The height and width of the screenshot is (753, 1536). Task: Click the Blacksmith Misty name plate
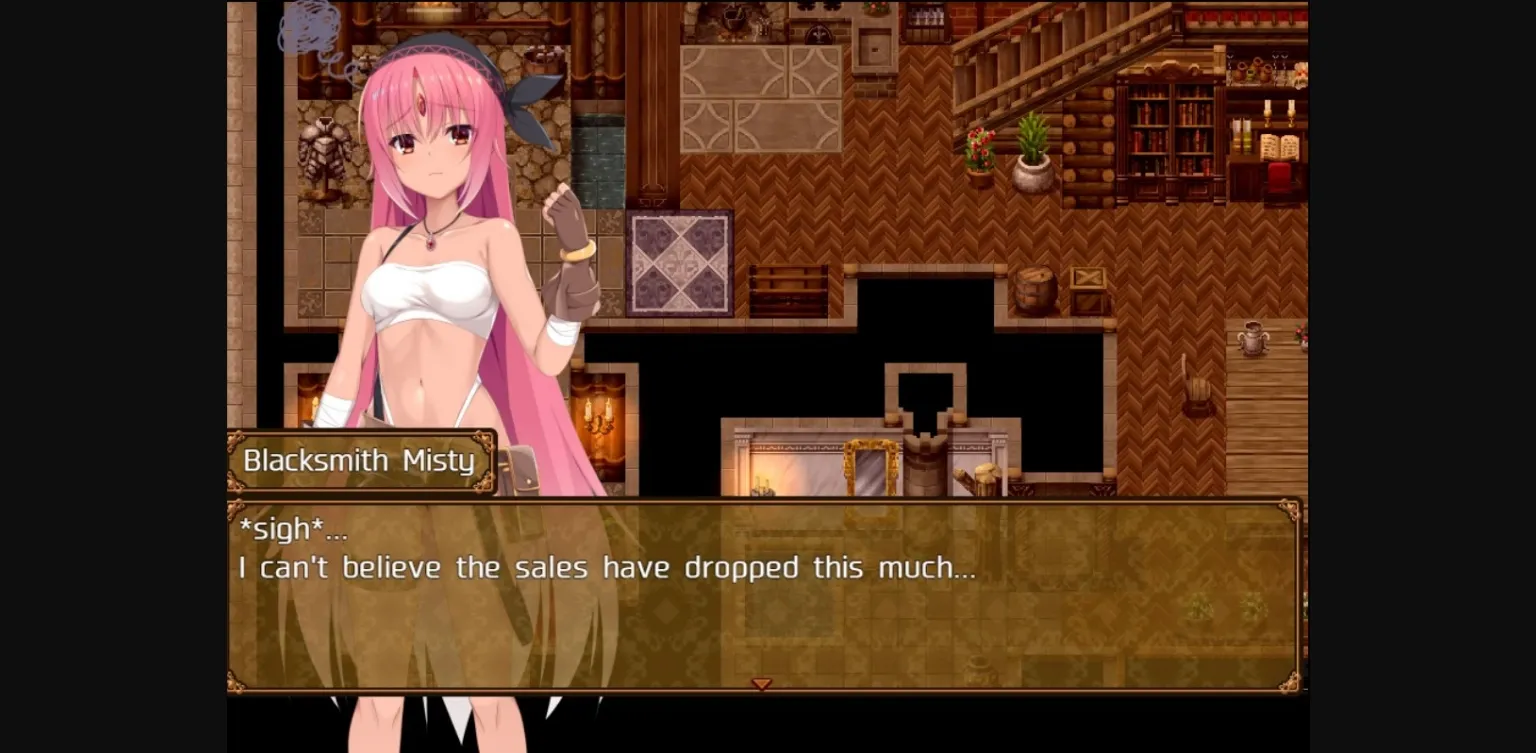click(360, 460)
